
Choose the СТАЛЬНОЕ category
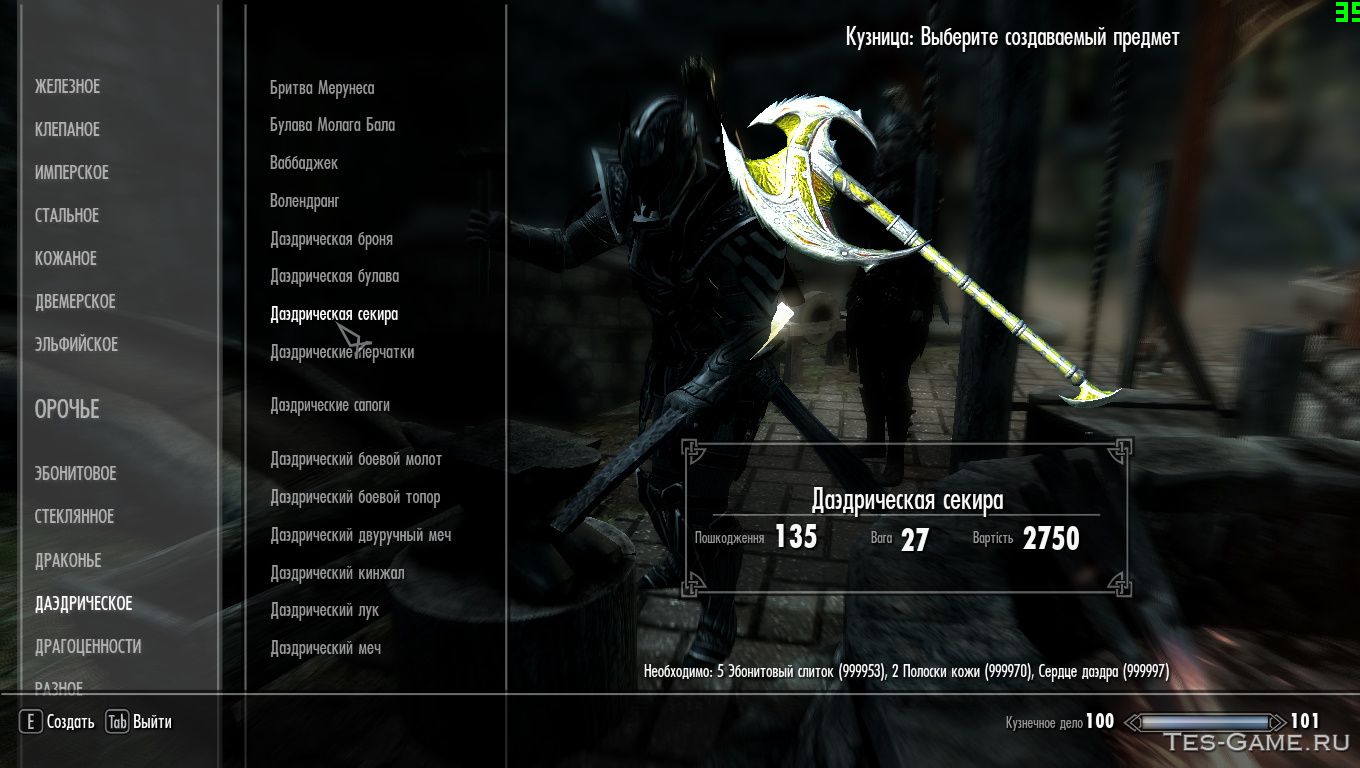[x=66, y=216]
